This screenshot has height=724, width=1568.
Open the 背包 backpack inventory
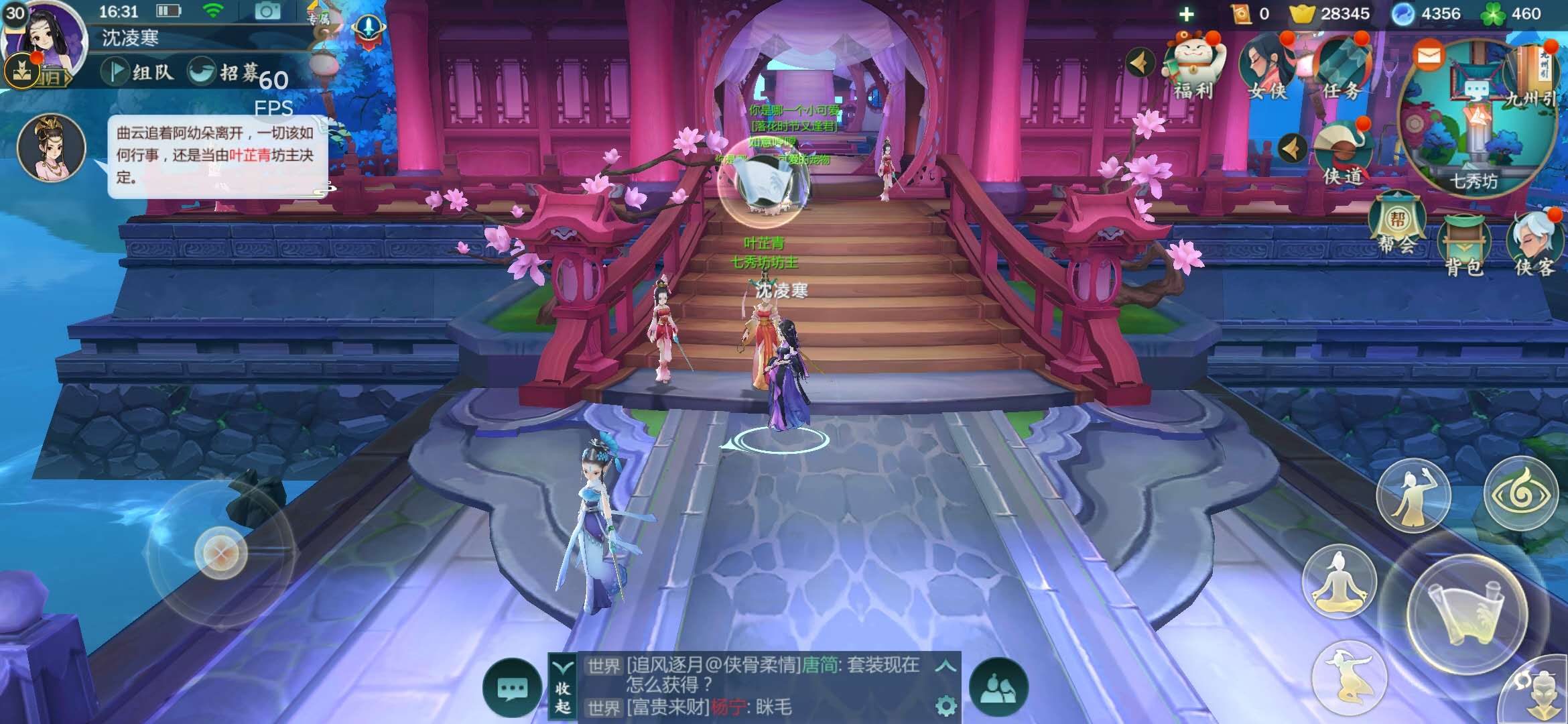[1463, 245]
